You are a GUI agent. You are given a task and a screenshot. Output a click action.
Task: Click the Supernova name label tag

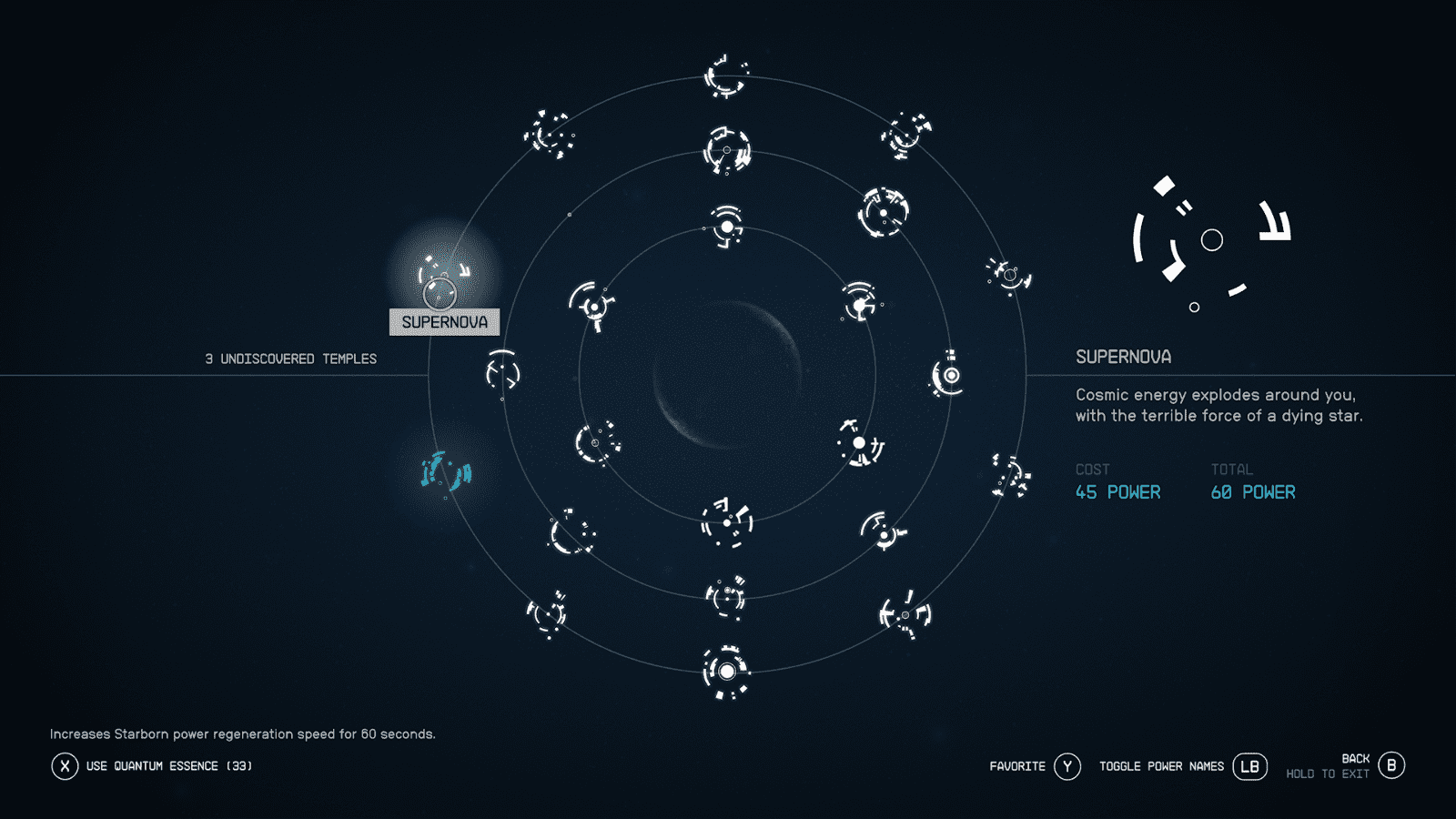click(x=443, y=321)
